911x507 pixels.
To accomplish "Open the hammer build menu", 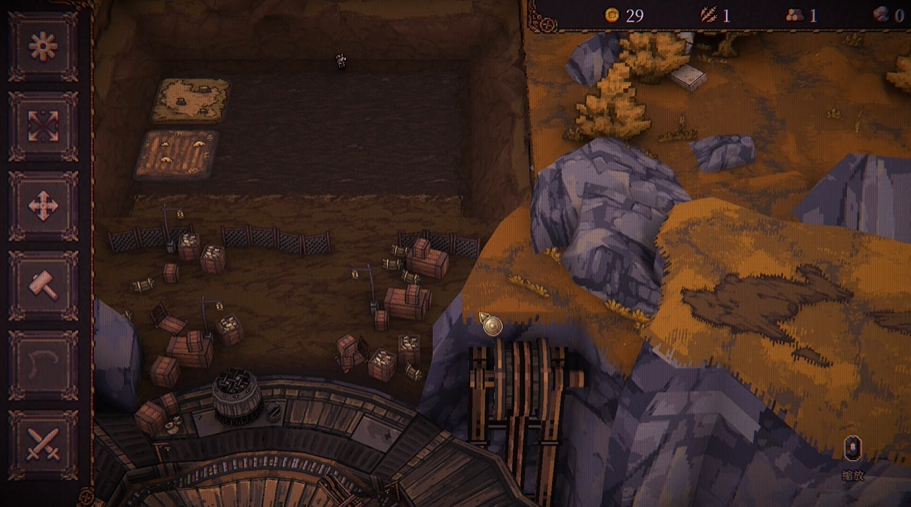I will tap(43, 286).
